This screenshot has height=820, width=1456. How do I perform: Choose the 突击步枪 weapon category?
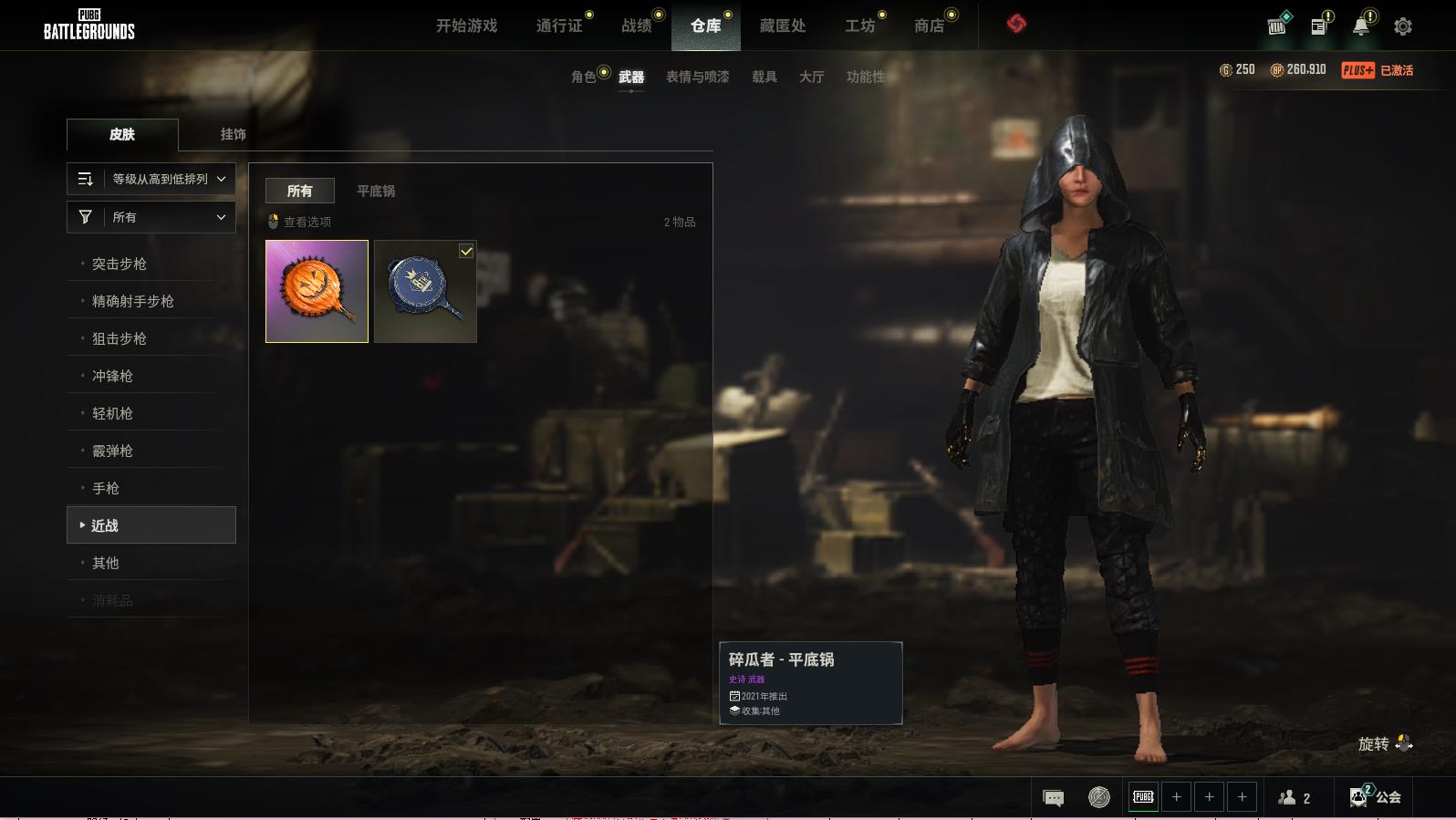pyautogui.click(x=120, y=264)
